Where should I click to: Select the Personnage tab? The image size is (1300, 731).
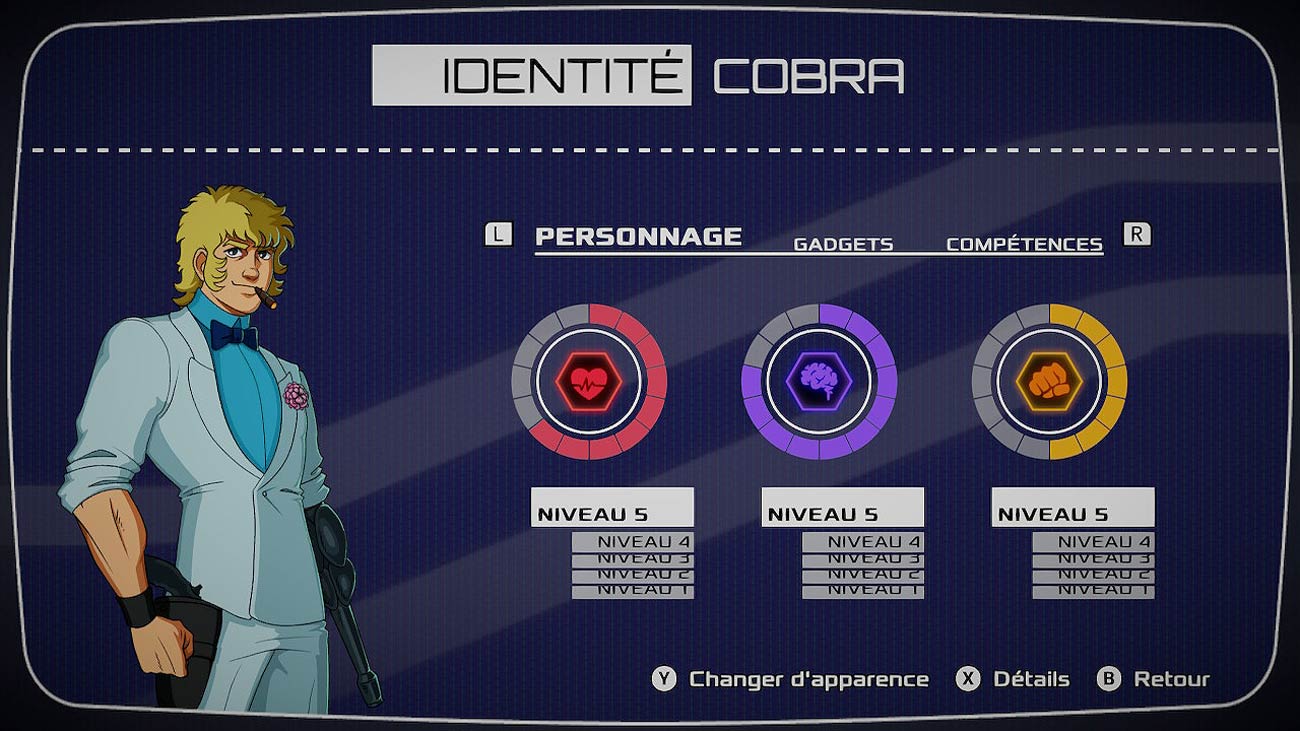[638, 237]
